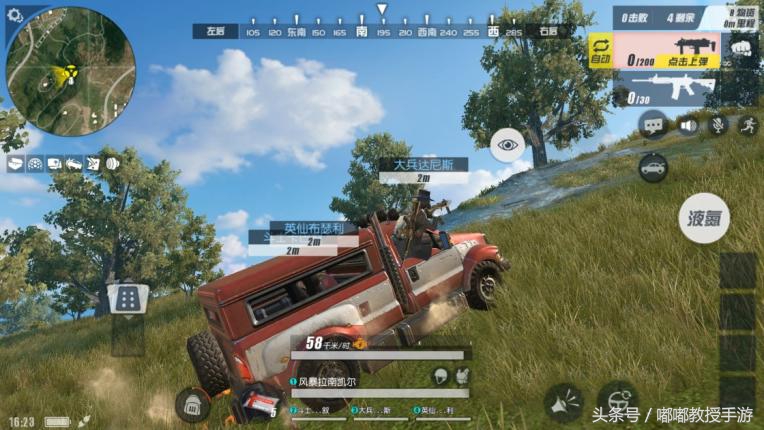The width and height of the screenshot is (764, 430).
Task: Honk the vehicle horn button
Action: point(564,403)
